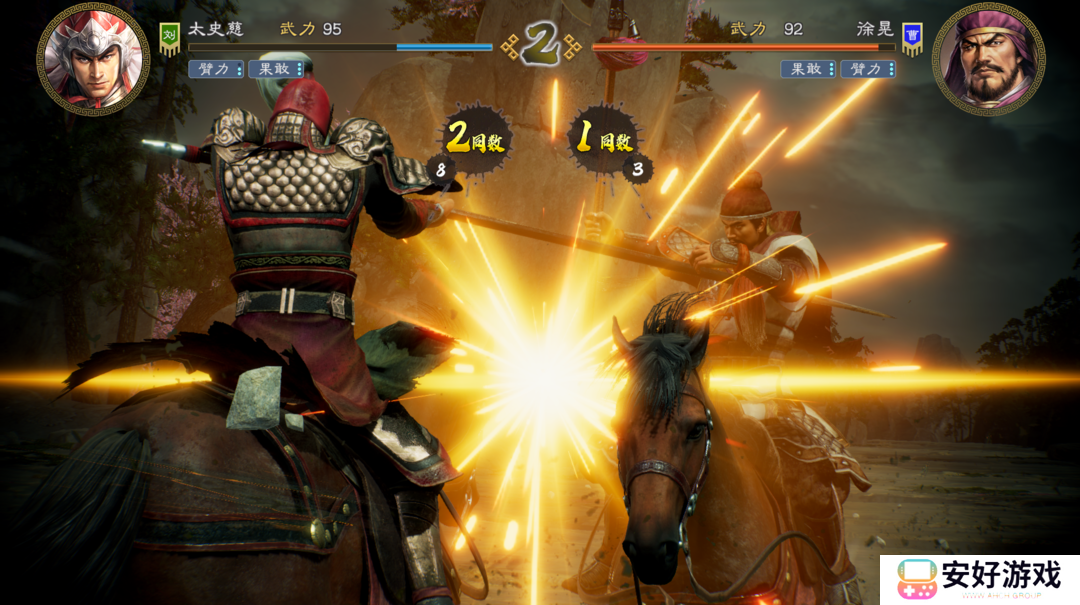Select Taishi Ci's 臂力 trait tag
The image size is (1080, 605).
click(x=216, y=69)
